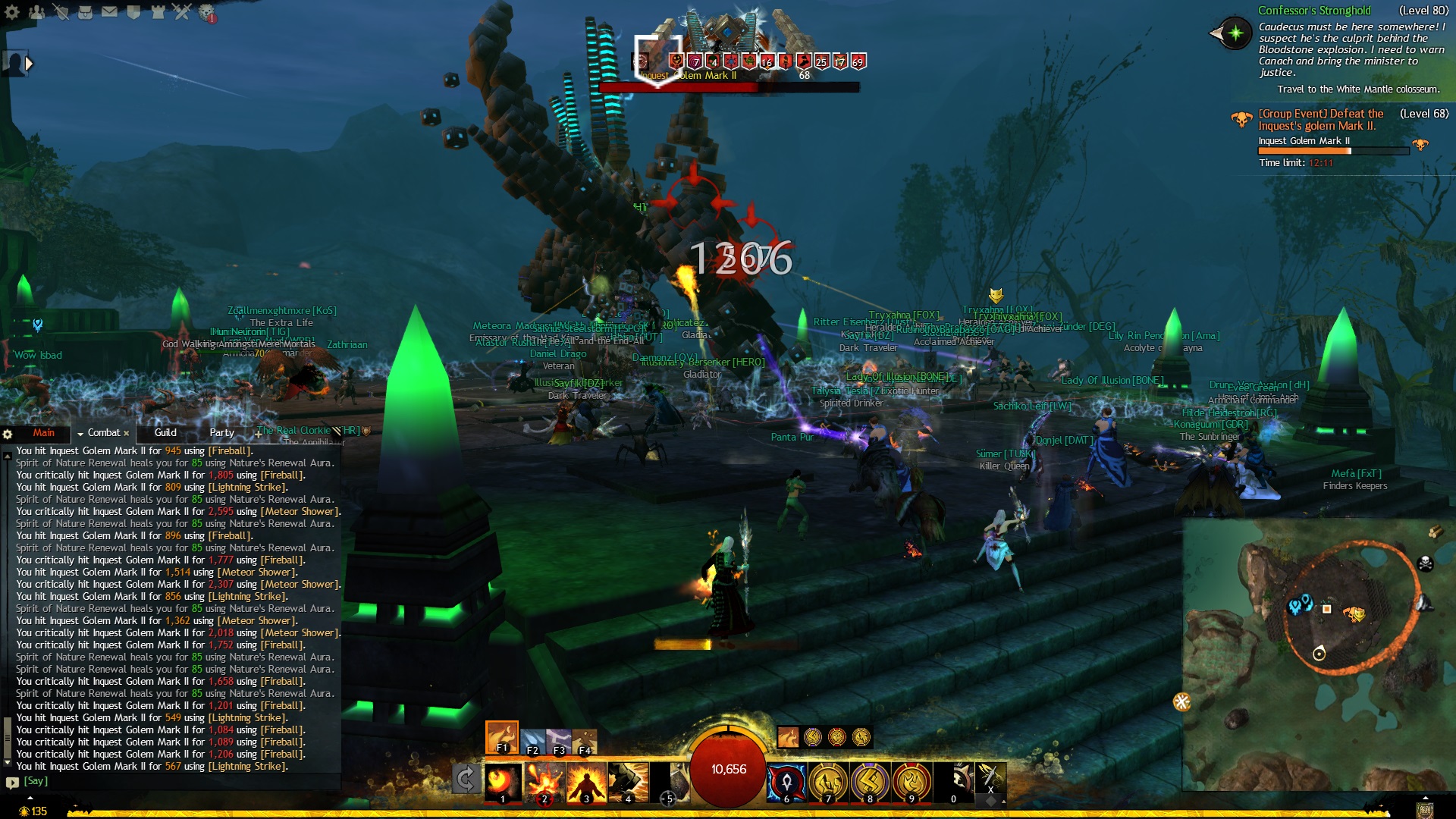
Task: Expand the party portrait arrow
Action: coord(29,64)
